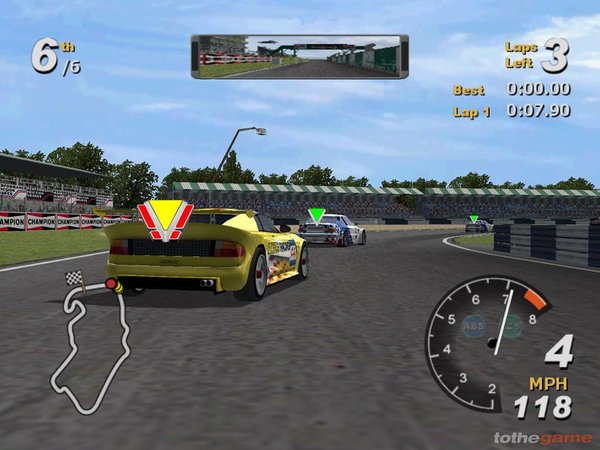Click the tachometer gauge
600x450 pixels.
coord(488,342)
